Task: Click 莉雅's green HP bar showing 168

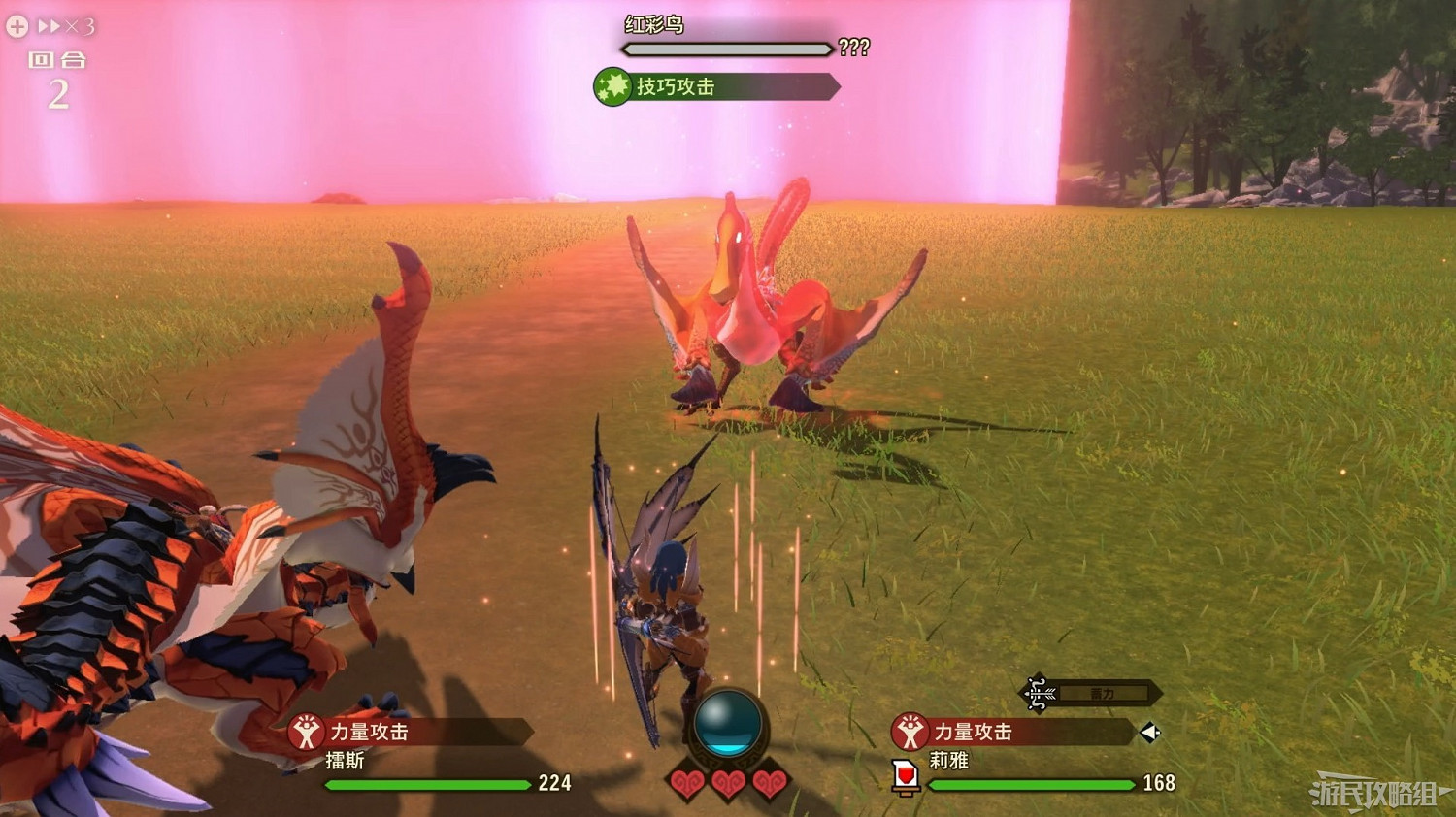Action: [x=1029, y=784]
